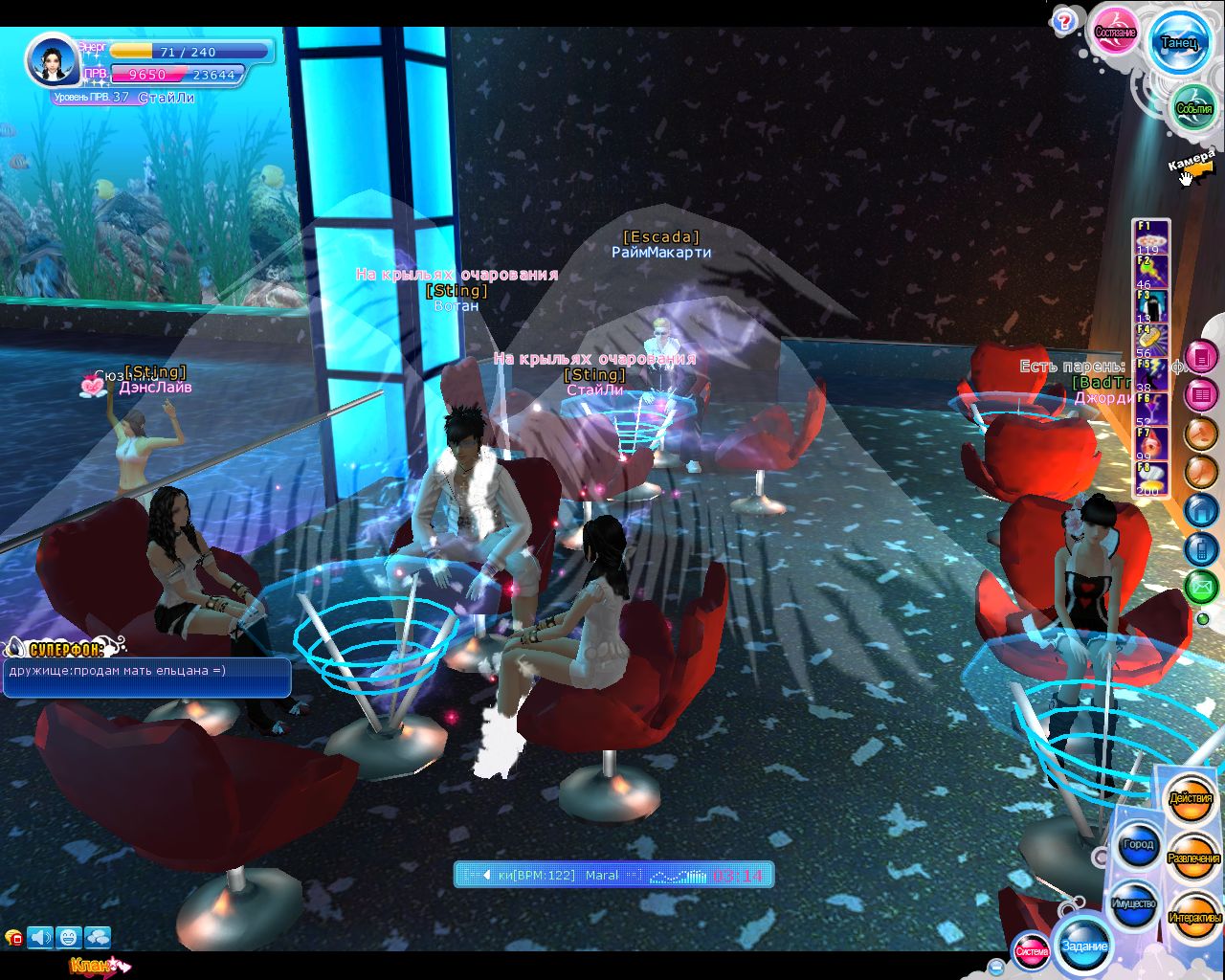Viewport: 1225px width, 980px height.
Task: Open the pink Состязание menu
Action: click(x=1115, y=33)
